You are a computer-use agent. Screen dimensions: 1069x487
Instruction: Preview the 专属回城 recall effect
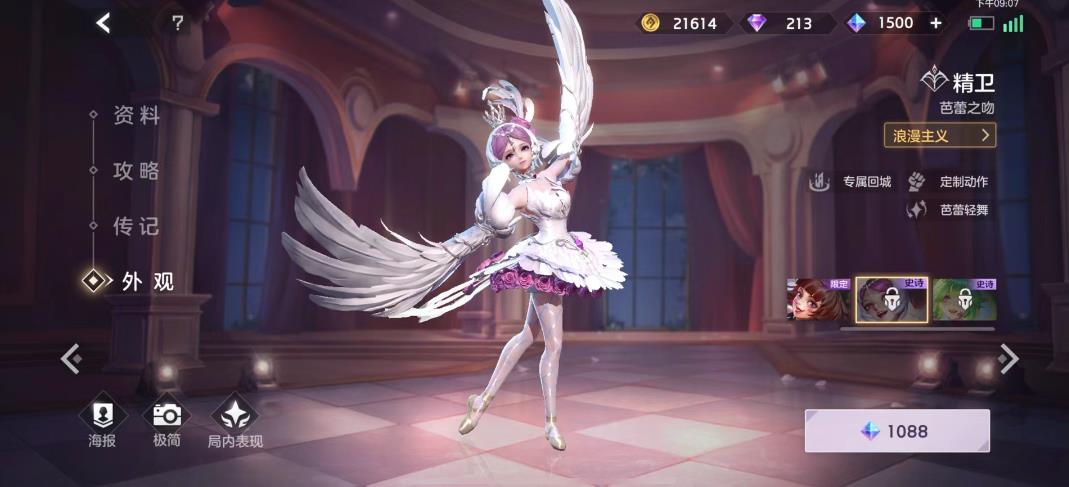tap(852, 181)
